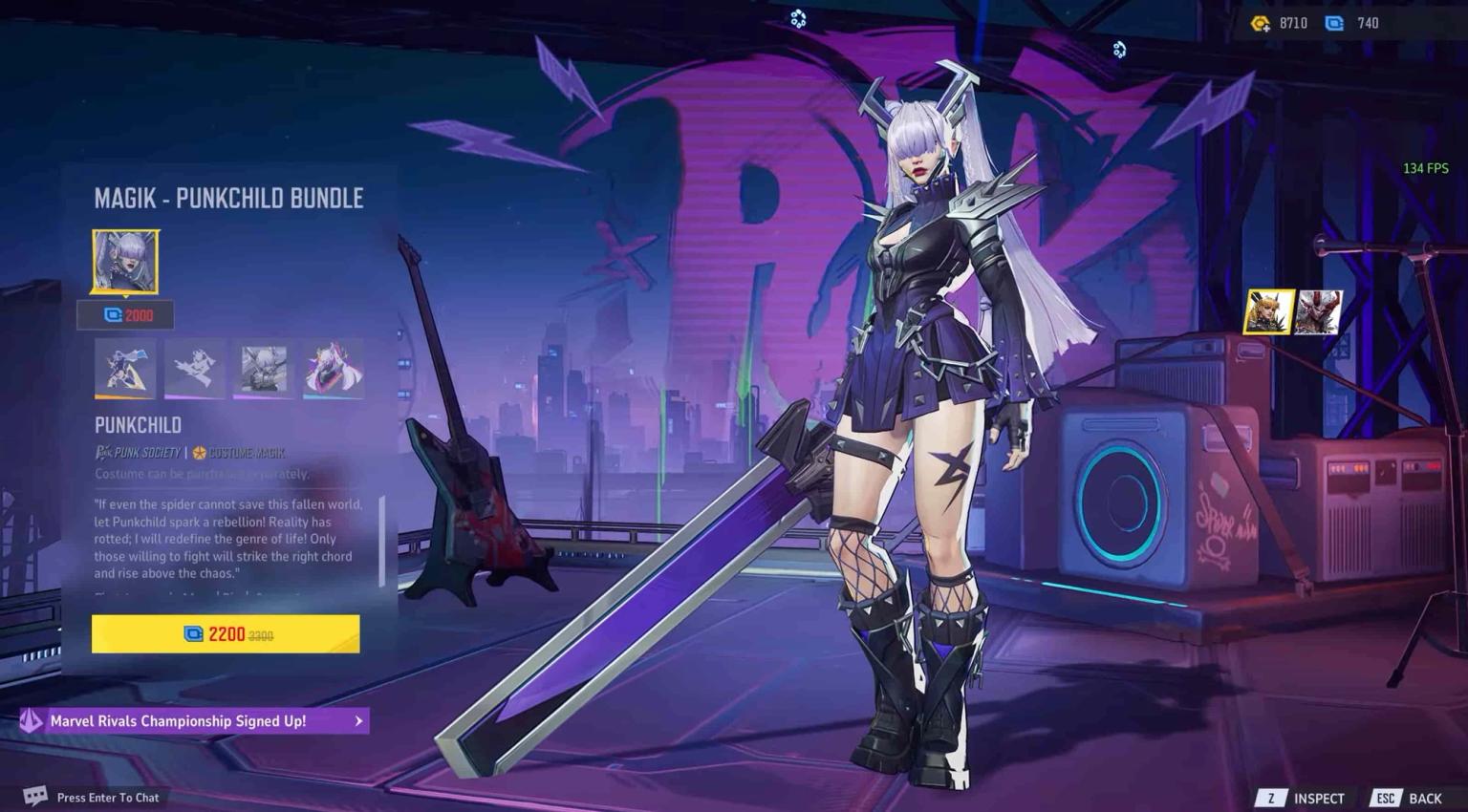Select the highlighted Magik portrait thumbnail
1468x812 pixels.
(x=1271, y=313)
